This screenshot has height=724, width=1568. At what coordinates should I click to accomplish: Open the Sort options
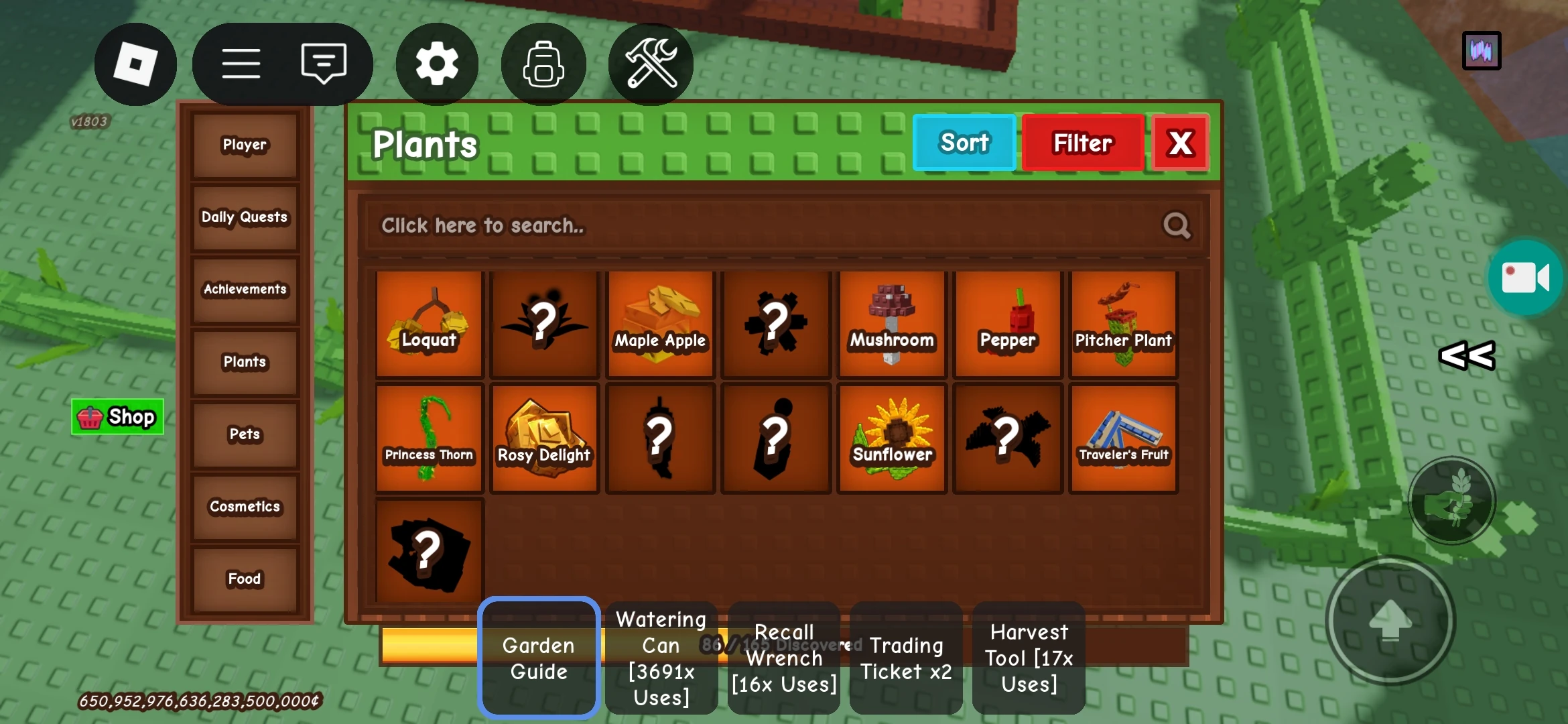[964, 142]
